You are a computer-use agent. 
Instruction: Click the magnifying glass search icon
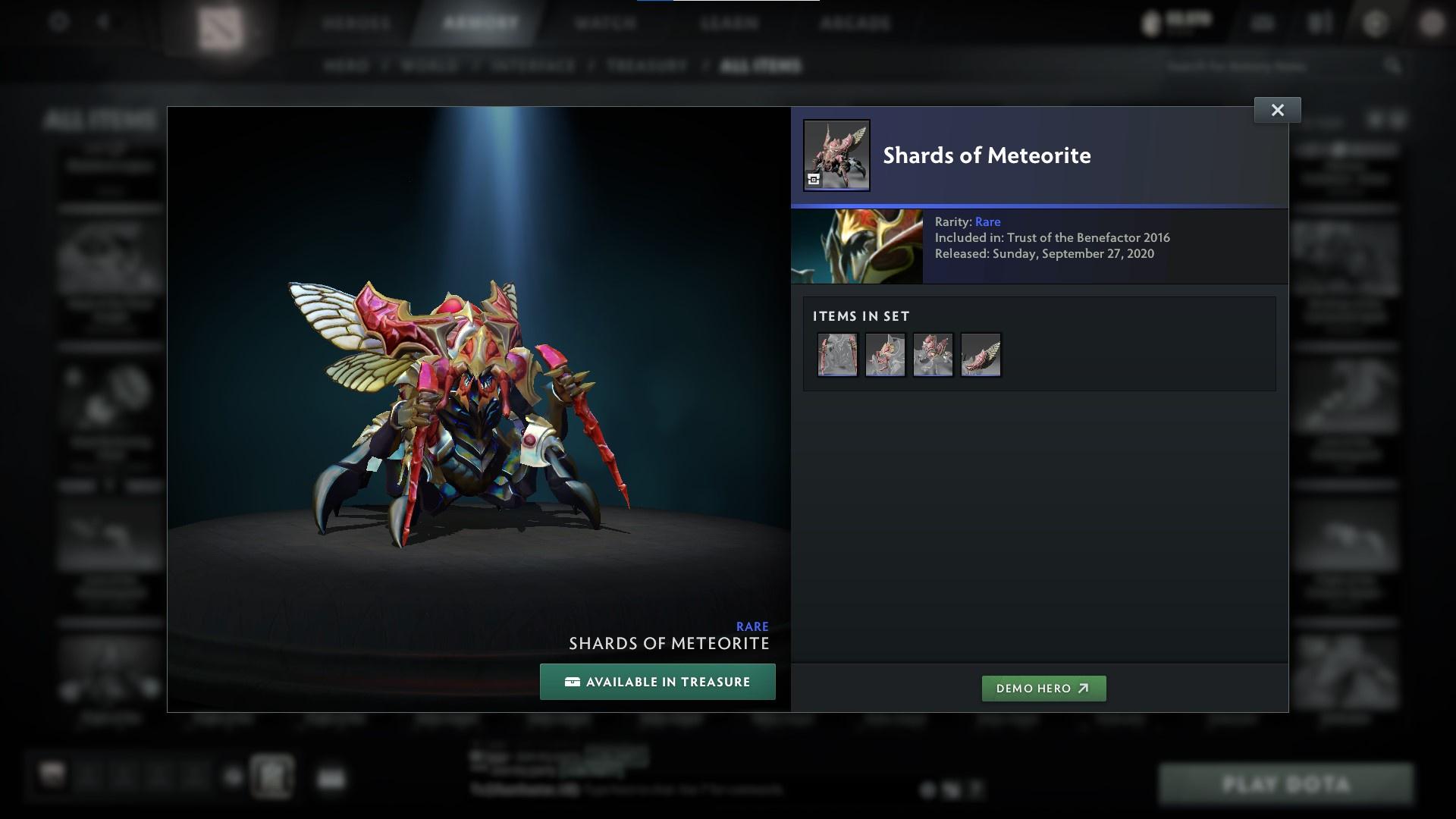(1392, 66)
